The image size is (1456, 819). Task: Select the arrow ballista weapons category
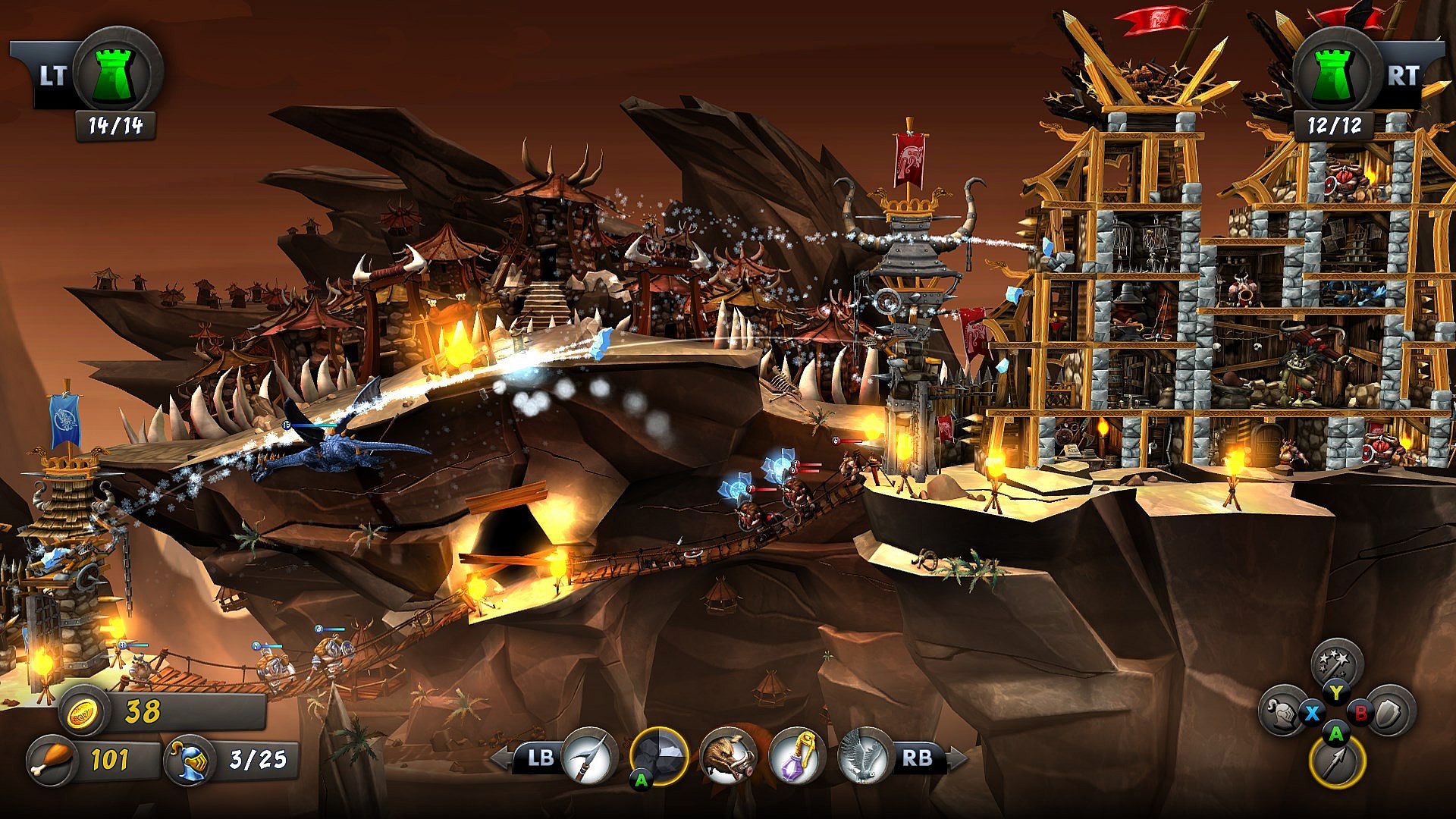tap(1337, 761)
